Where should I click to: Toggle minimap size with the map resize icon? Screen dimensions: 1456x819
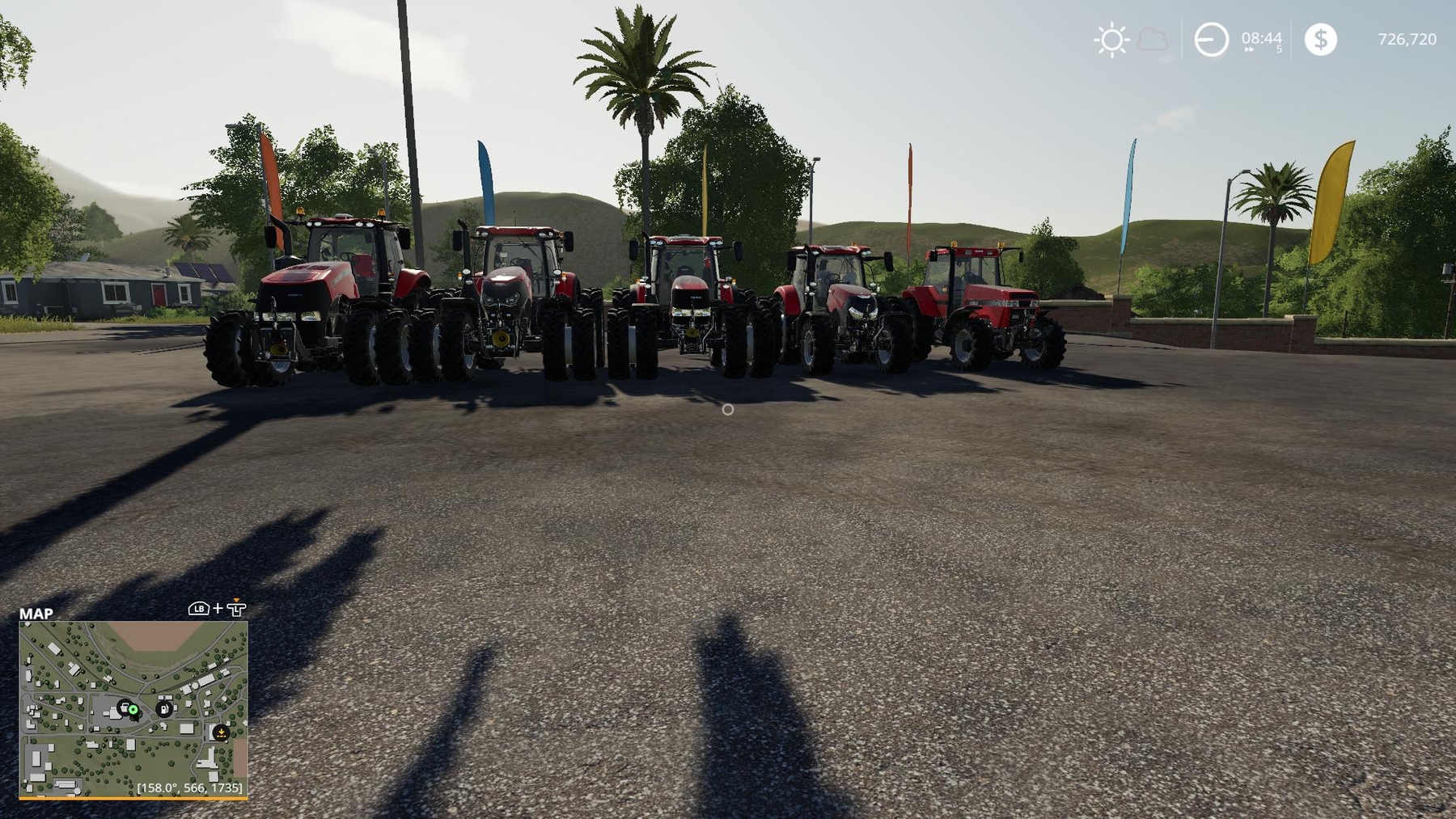tap(236, 610)
